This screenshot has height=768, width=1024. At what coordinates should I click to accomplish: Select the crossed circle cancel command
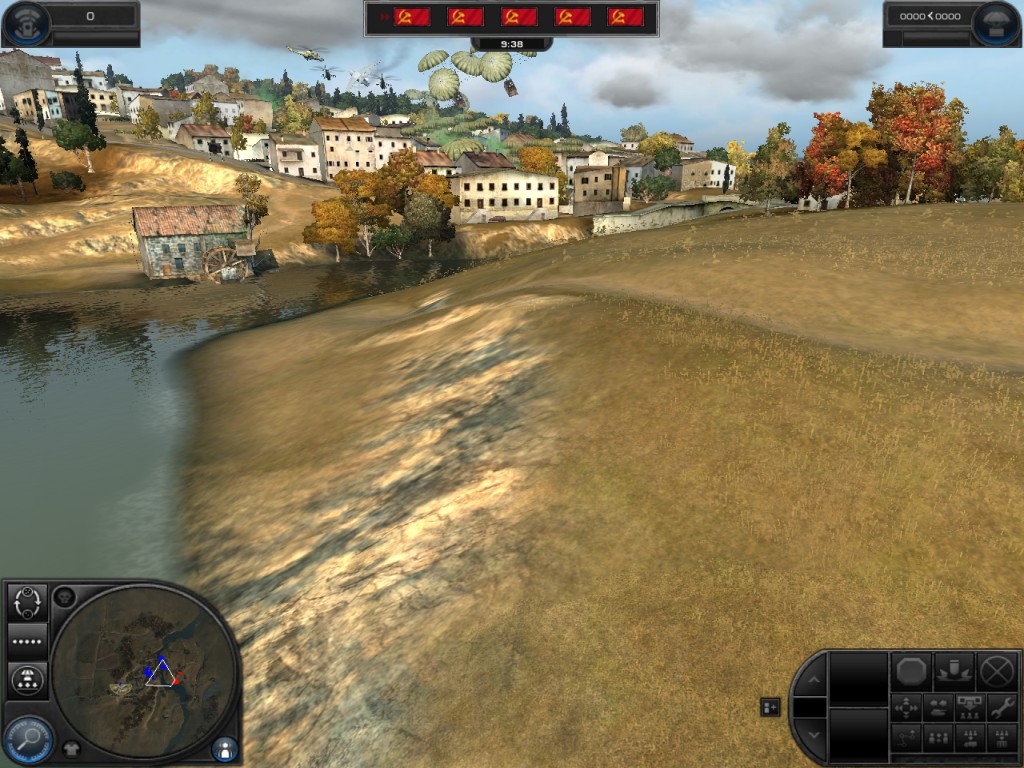click(x=997, y=671)
